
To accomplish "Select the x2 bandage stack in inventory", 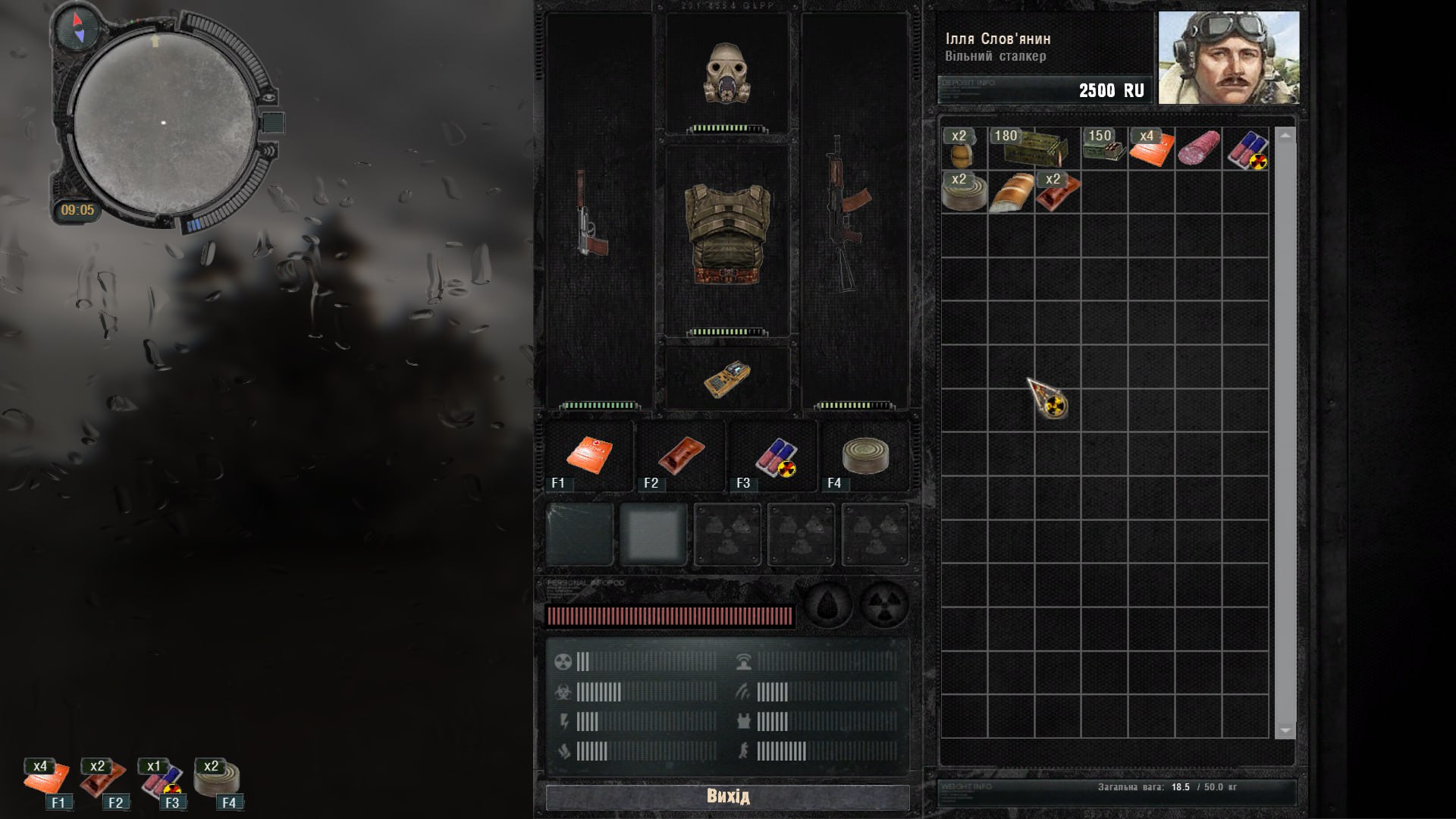I will tap(1057, 192).
